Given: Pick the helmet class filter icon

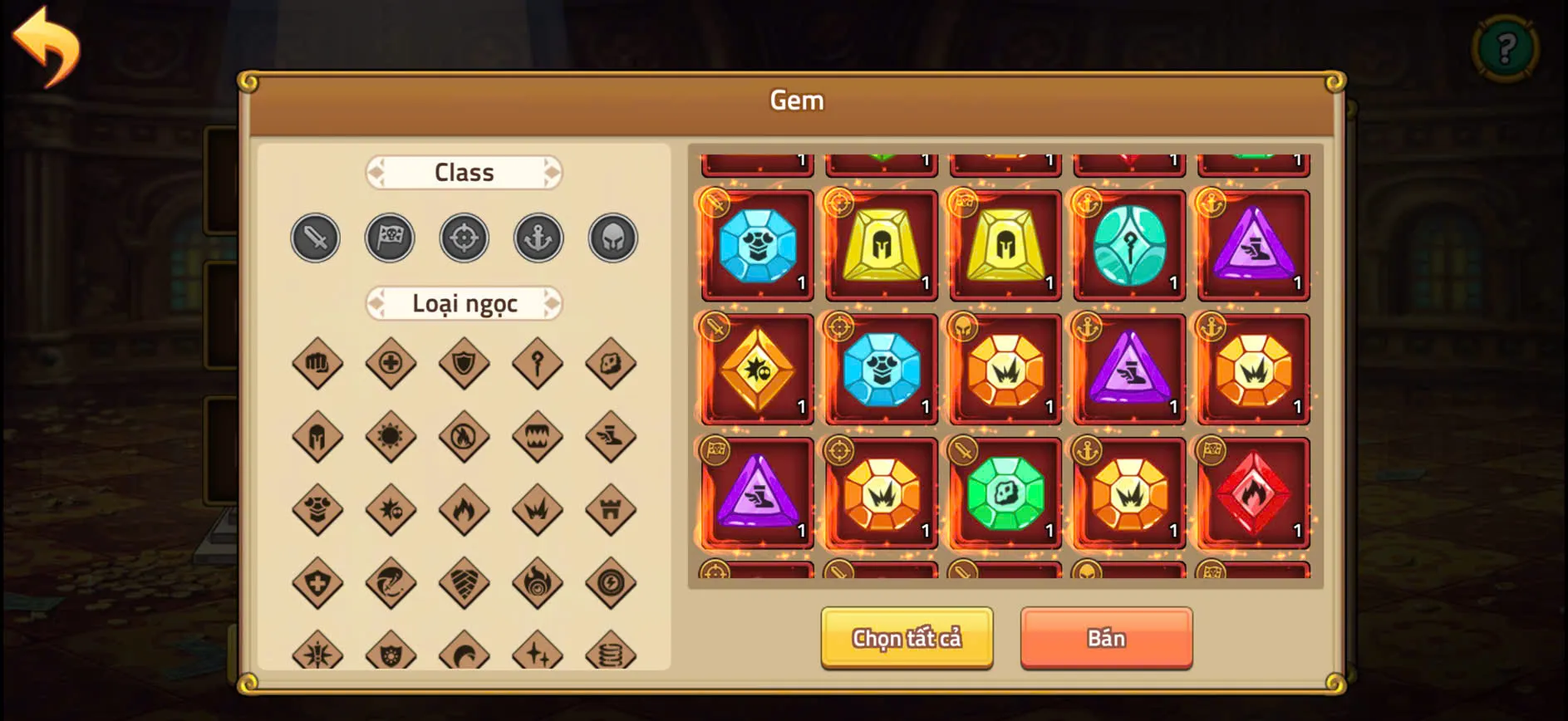Looking at the screenshot, I should coord(612,238).
